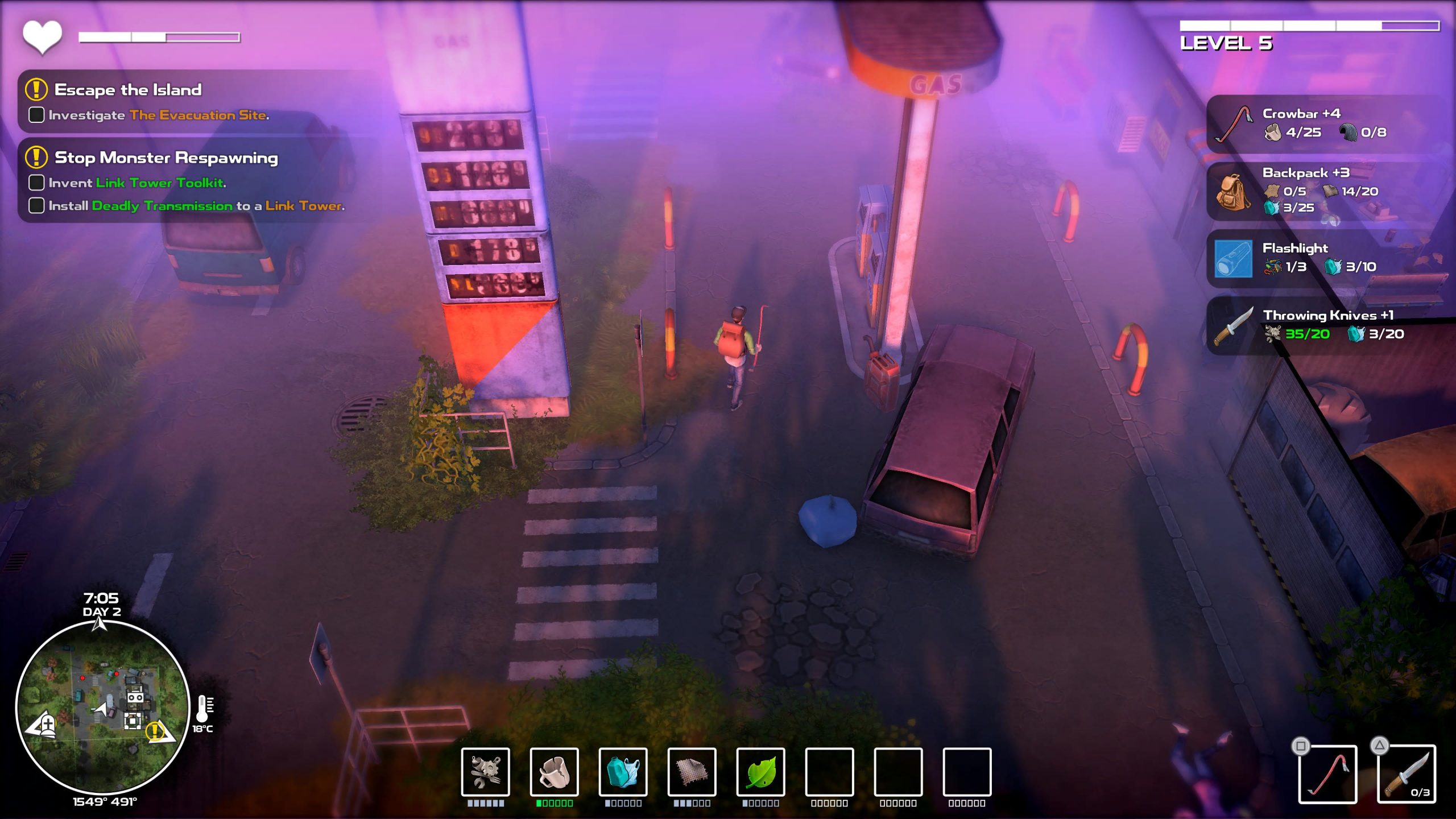Equip the crowbar weapon slot
The height and width of the screenshot is (819, 1456).
[x=1327, y=774]
